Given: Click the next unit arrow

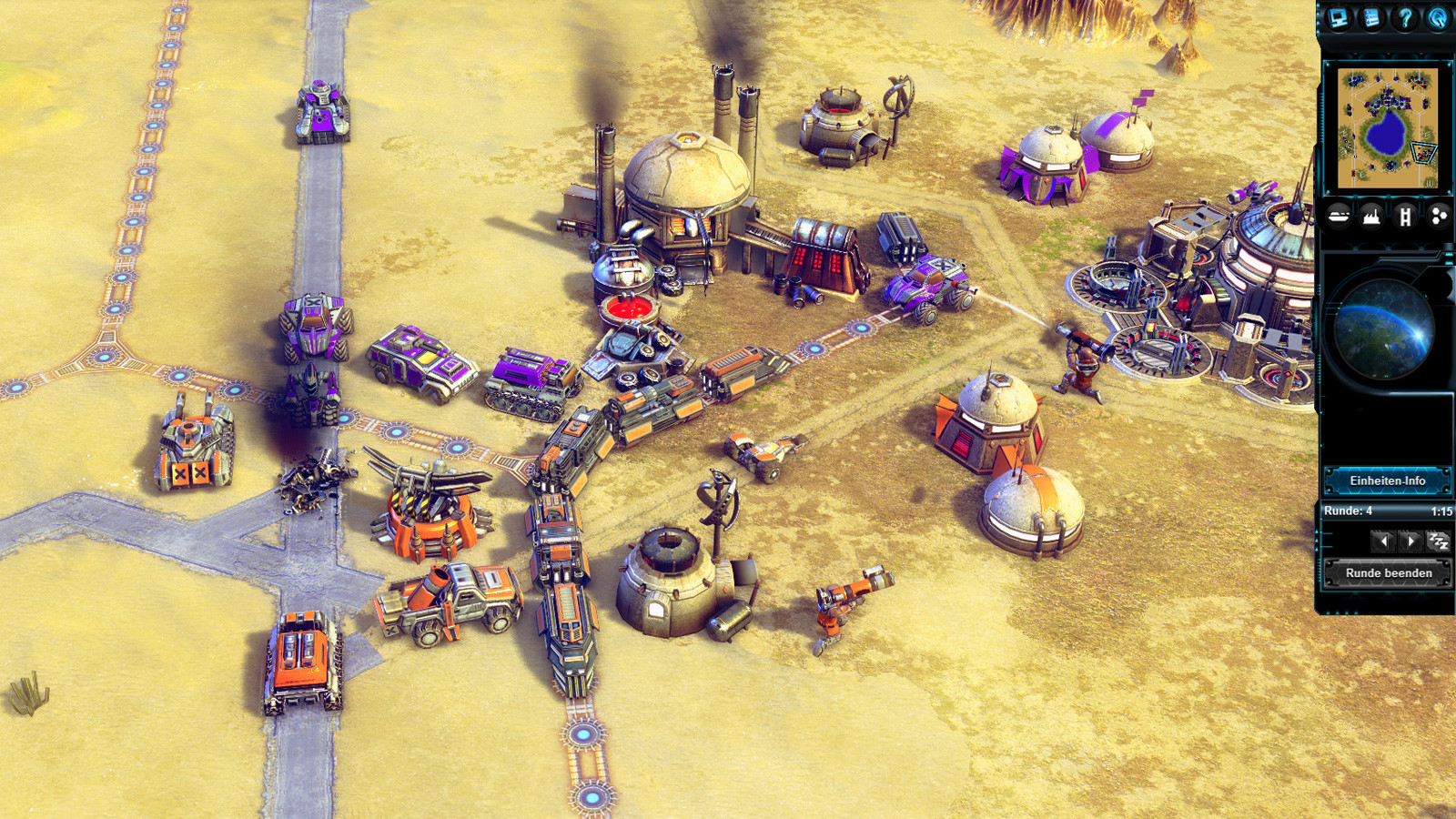Looking at the screenshot, I should point(1410,541).
